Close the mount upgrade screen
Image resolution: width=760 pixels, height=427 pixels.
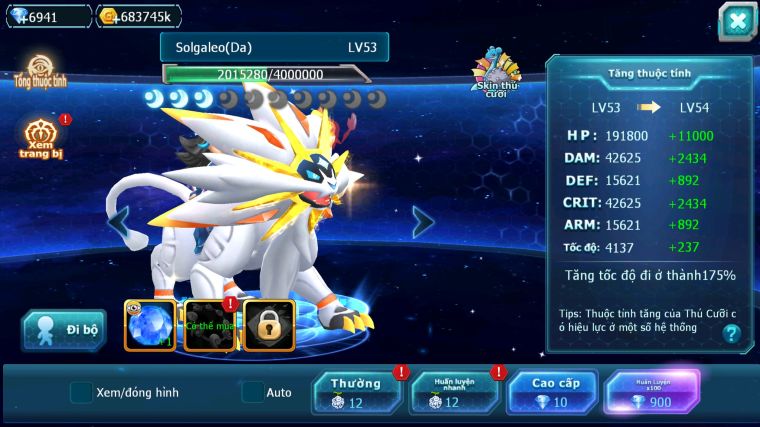coord(737,21)
